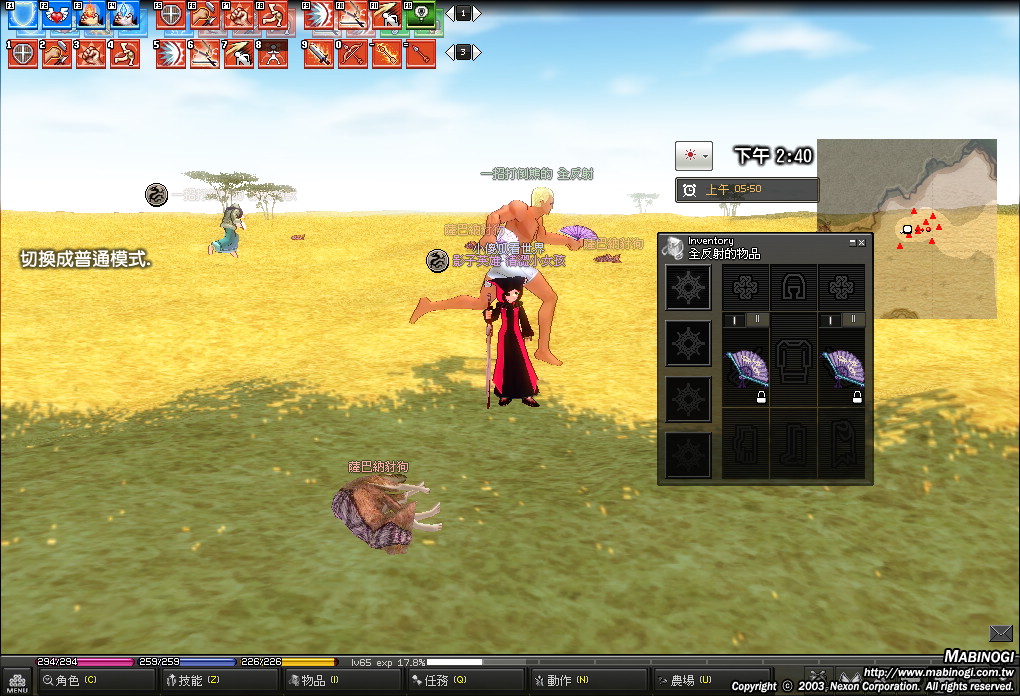Use the F1 blue shield skill
The image size is (1020, 696).
click(23, 15)
